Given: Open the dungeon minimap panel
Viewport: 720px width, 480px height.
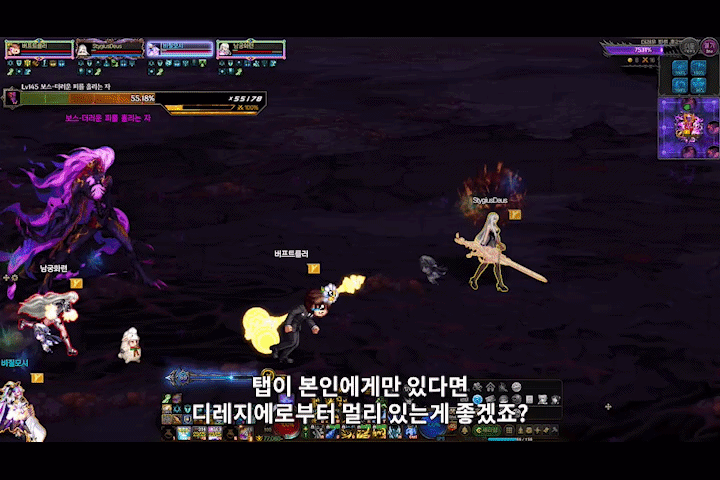Looking at the screenshot, I should 688,127.
